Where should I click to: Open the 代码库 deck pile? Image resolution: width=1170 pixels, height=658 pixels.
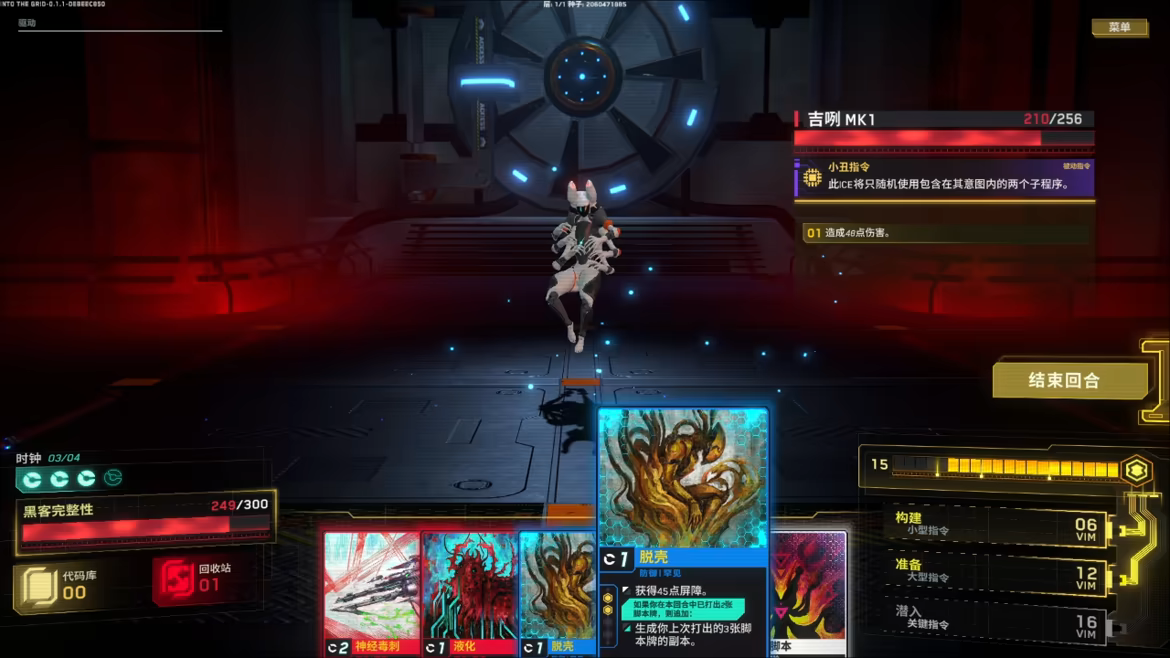[59, 586]
